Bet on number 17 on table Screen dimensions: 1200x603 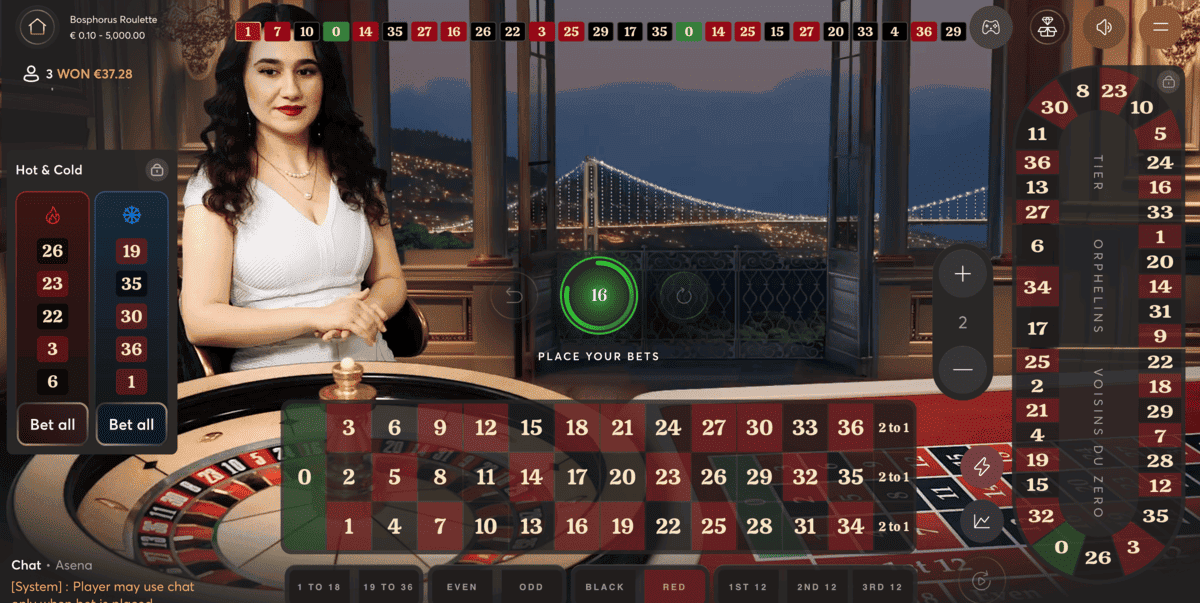click(x=577, y=478)
